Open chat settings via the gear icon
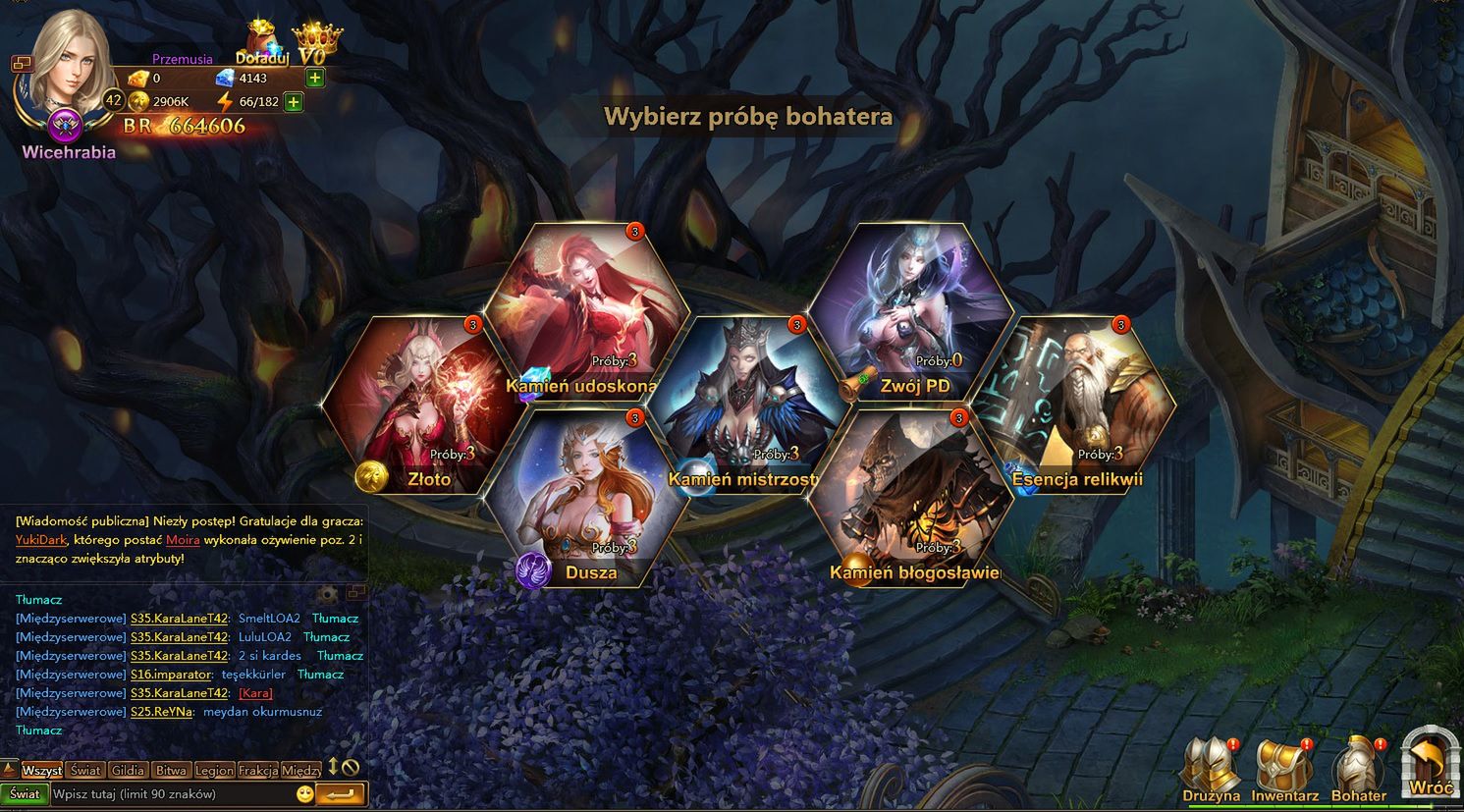This screenshot has height=812, width=1464. point(327,594)
